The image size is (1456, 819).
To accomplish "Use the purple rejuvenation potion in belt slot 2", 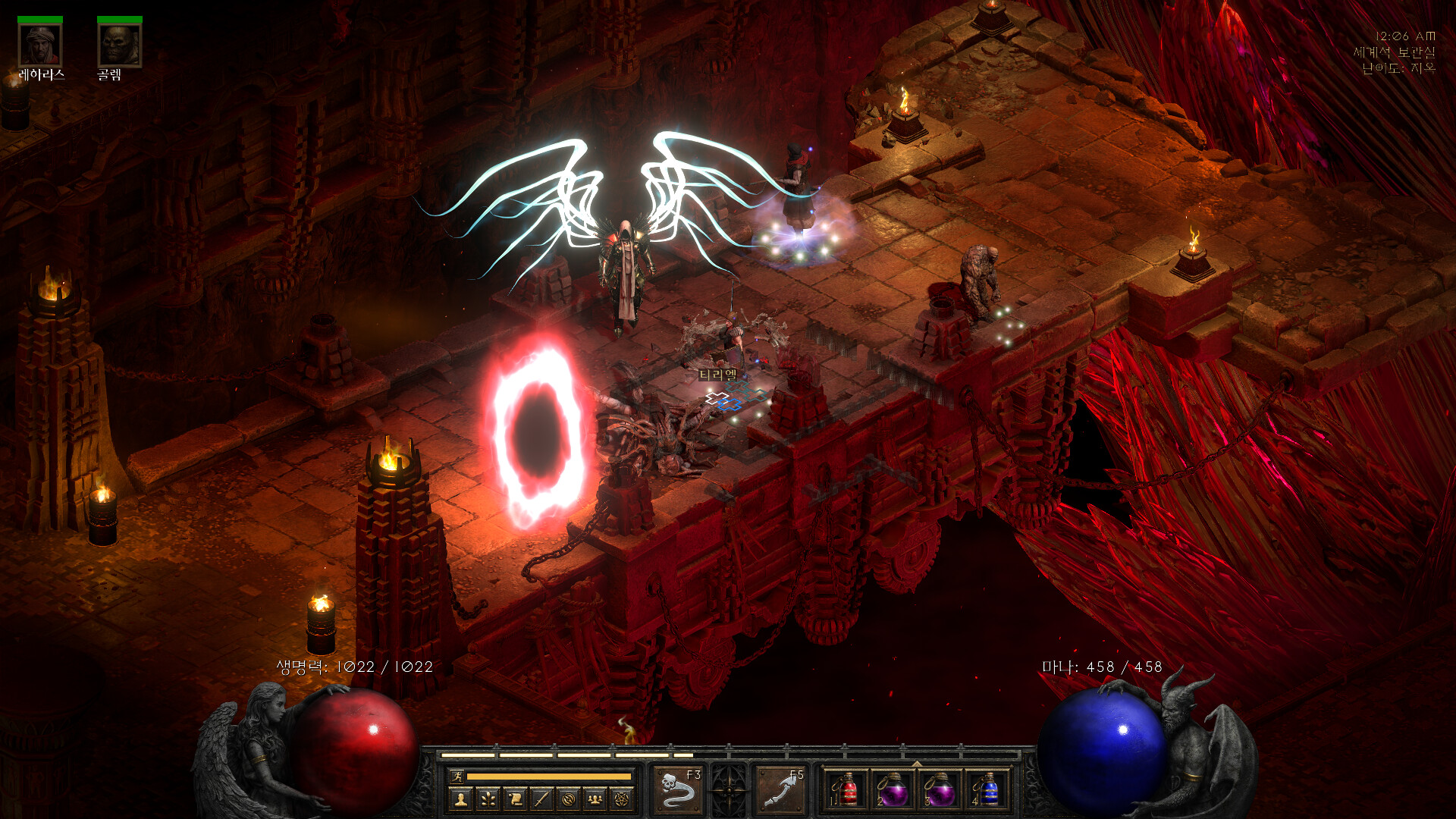I will click(x=894, y=790).
